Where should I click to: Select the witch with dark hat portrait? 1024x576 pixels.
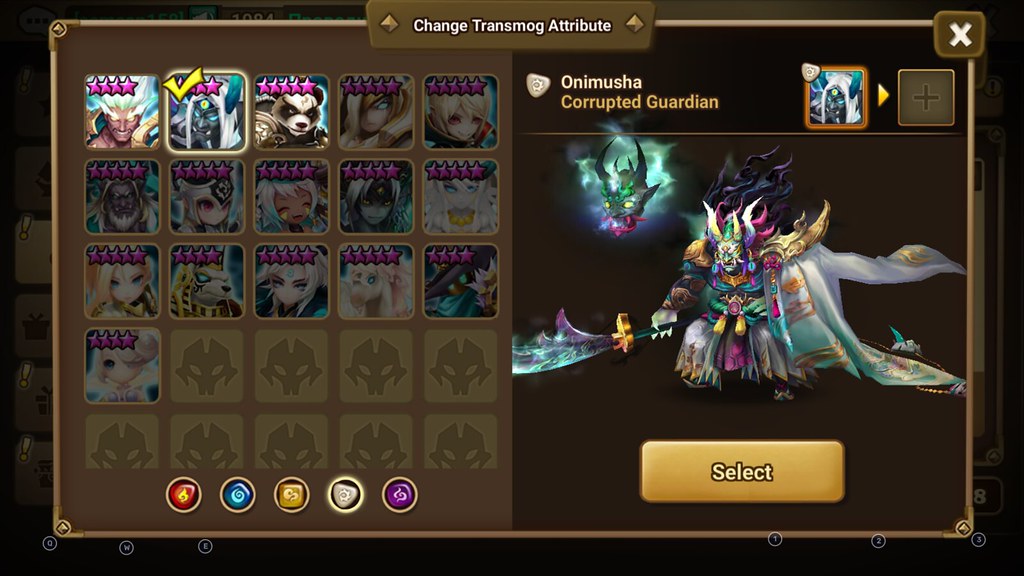pos(460,281)
